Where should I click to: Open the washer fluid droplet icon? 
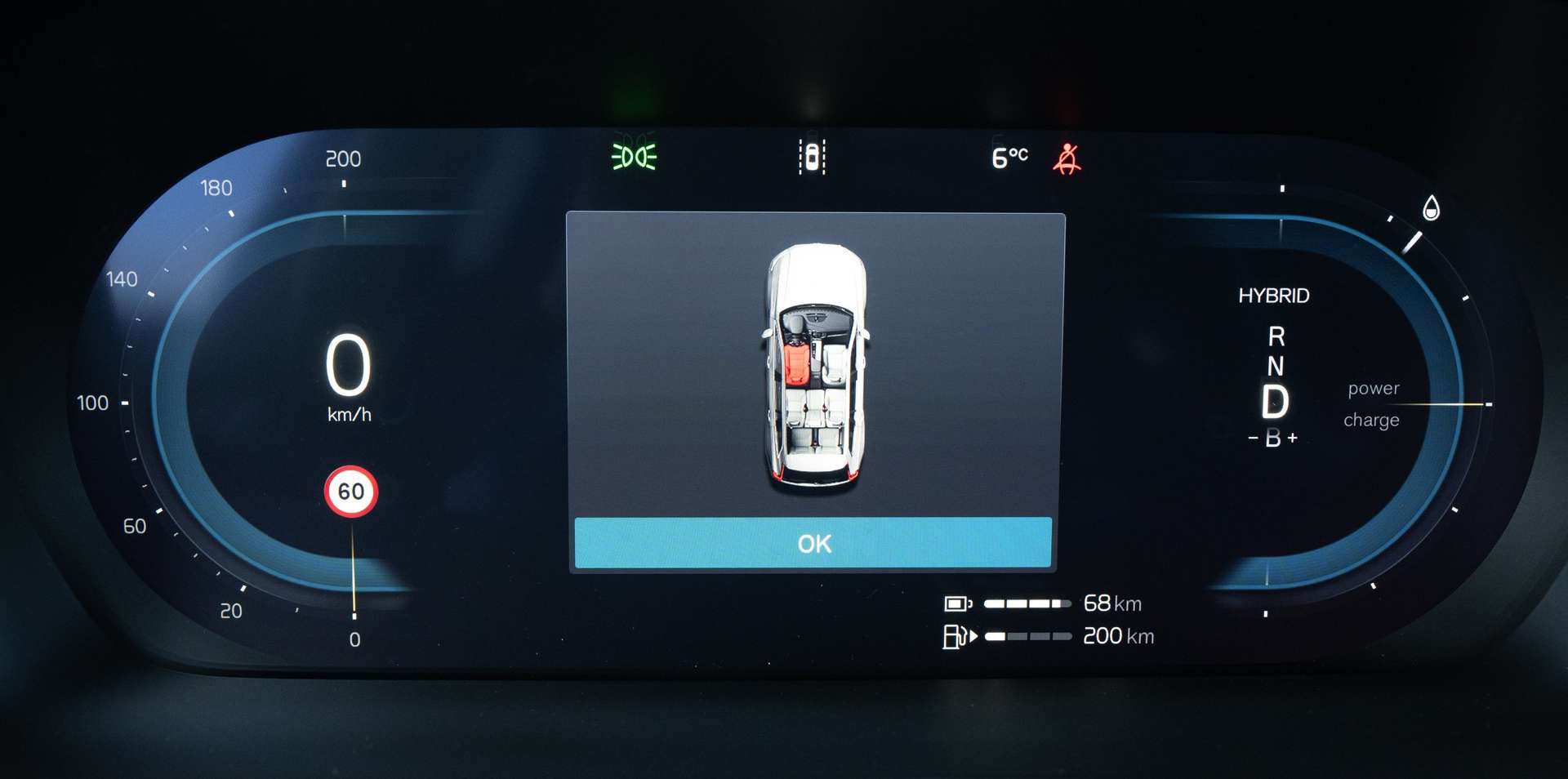(1430, 207)
